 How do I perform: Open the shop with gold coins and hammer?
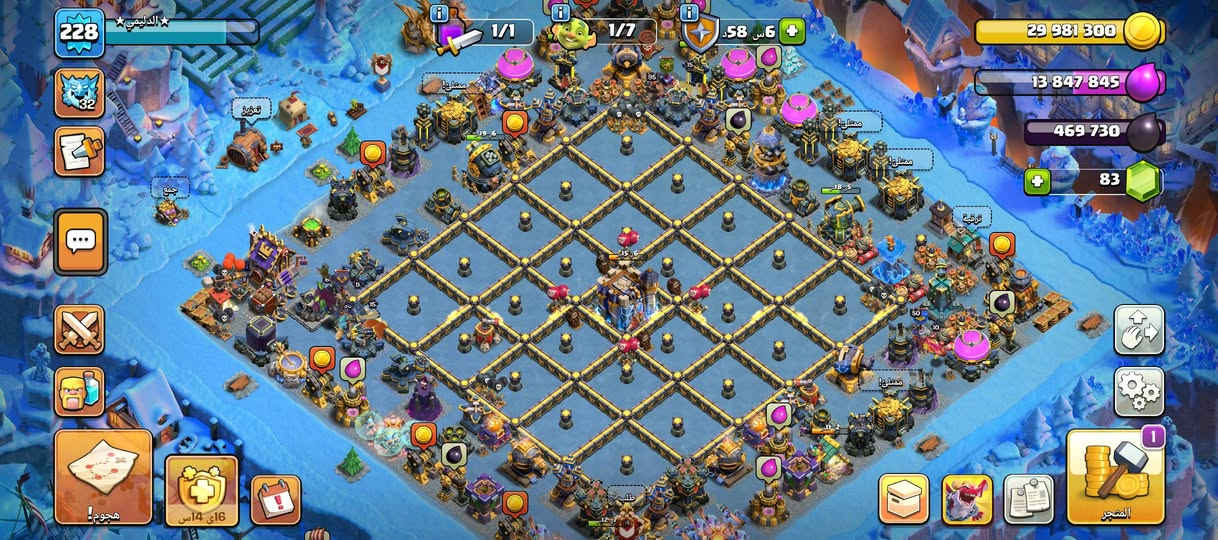(1115, 478)
